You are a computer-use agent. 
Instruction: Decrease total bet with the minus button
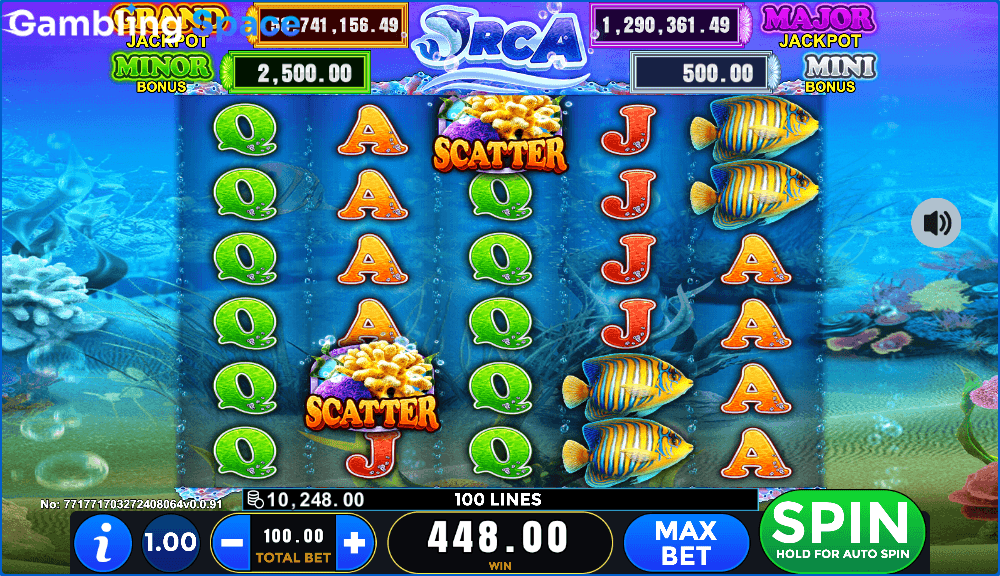[x=231, y=543]
